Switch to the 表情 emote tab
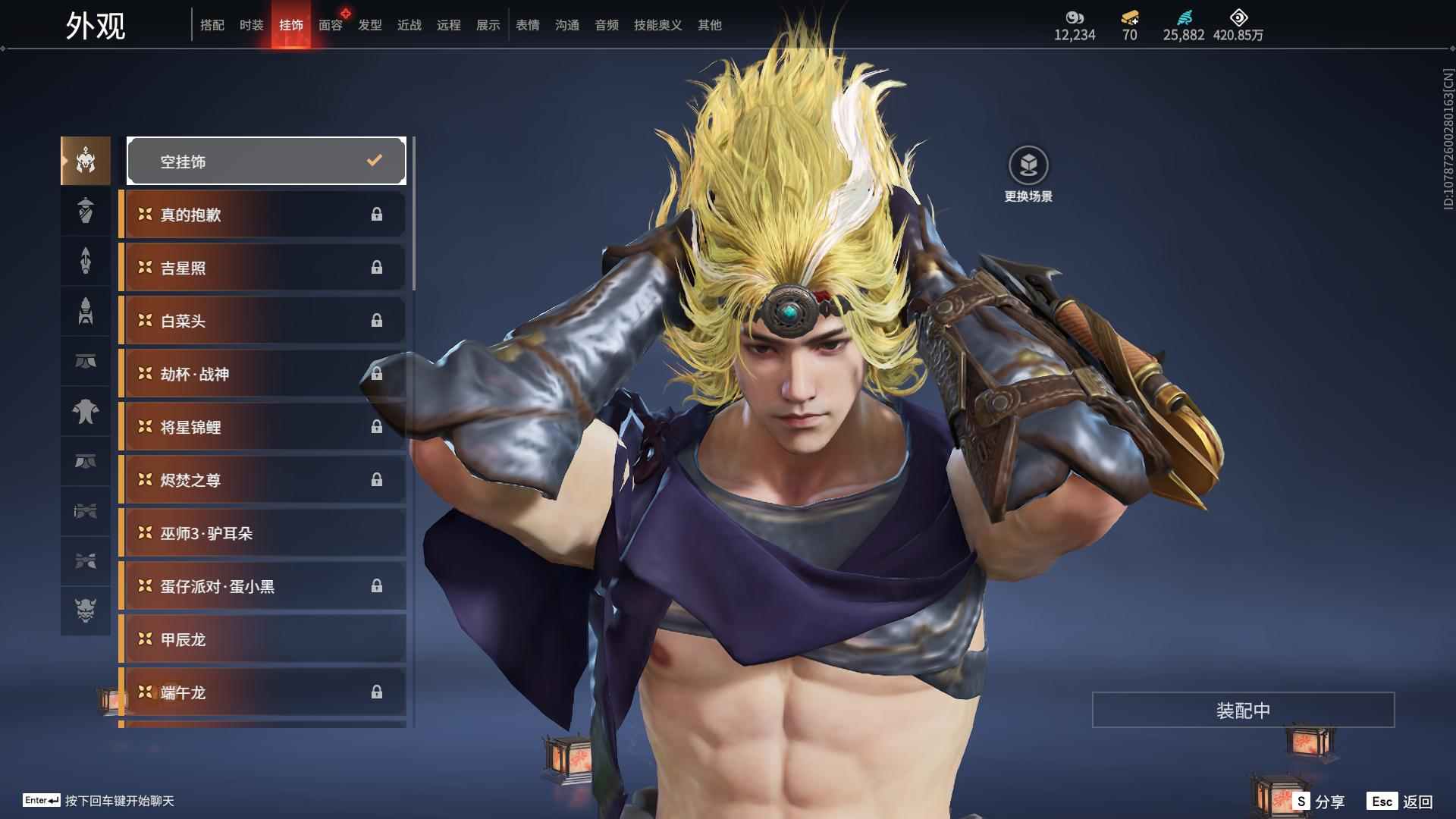This screenshot has width=1456, height=819. (x=527, y=25)
